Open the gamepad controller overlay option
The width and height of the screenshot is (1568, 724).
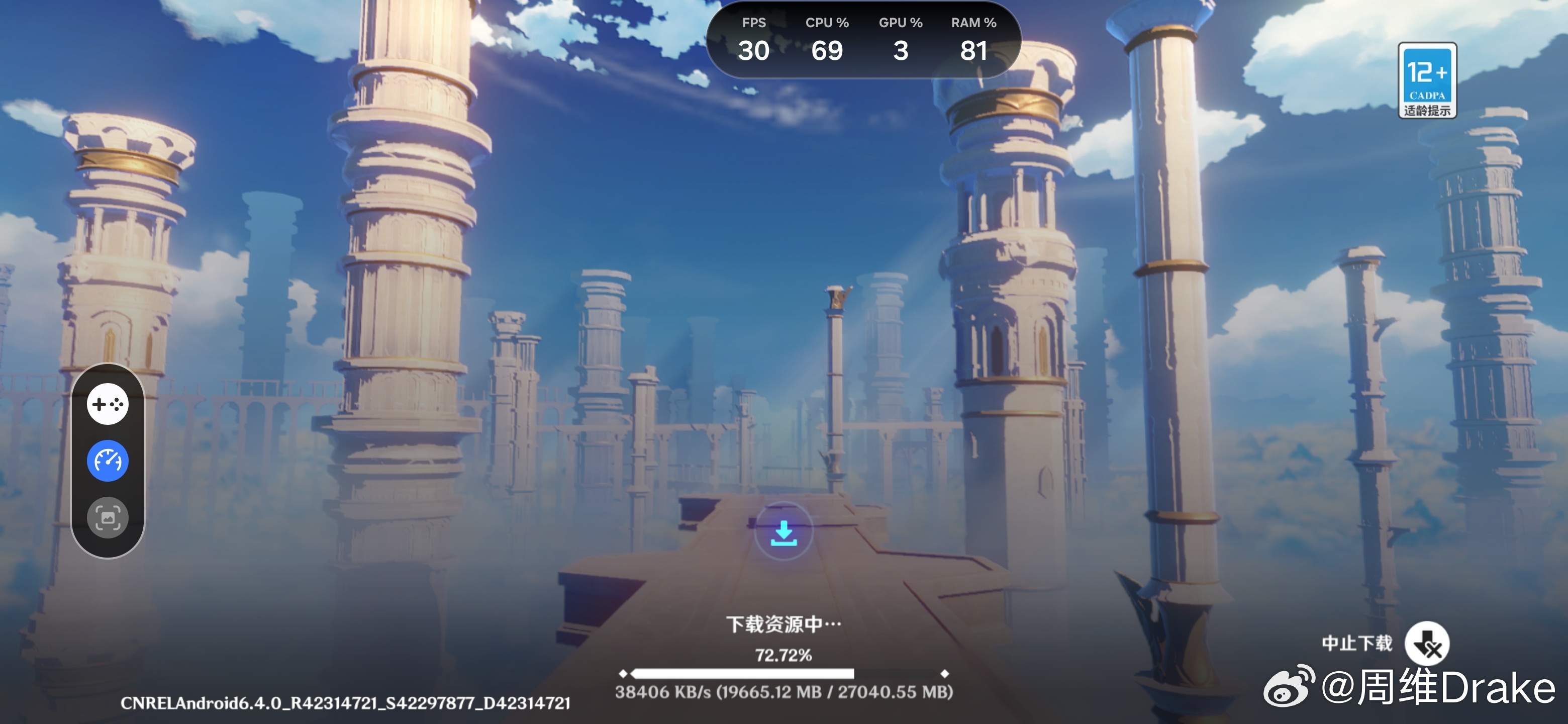[x=108, y=404]
